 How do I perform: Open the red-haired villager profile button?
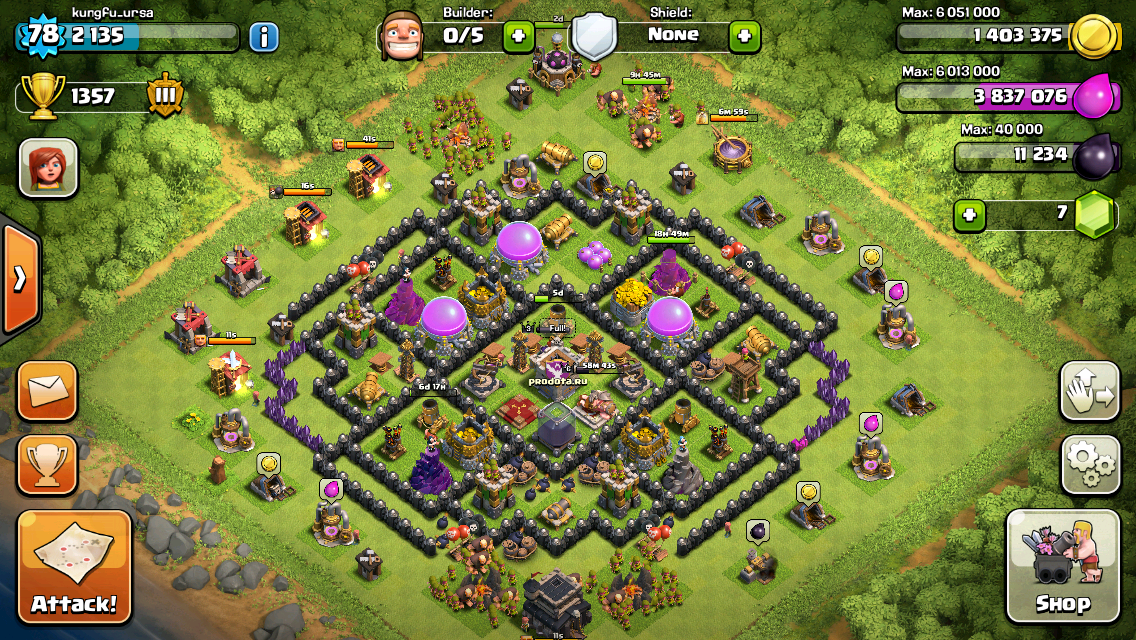48,167
